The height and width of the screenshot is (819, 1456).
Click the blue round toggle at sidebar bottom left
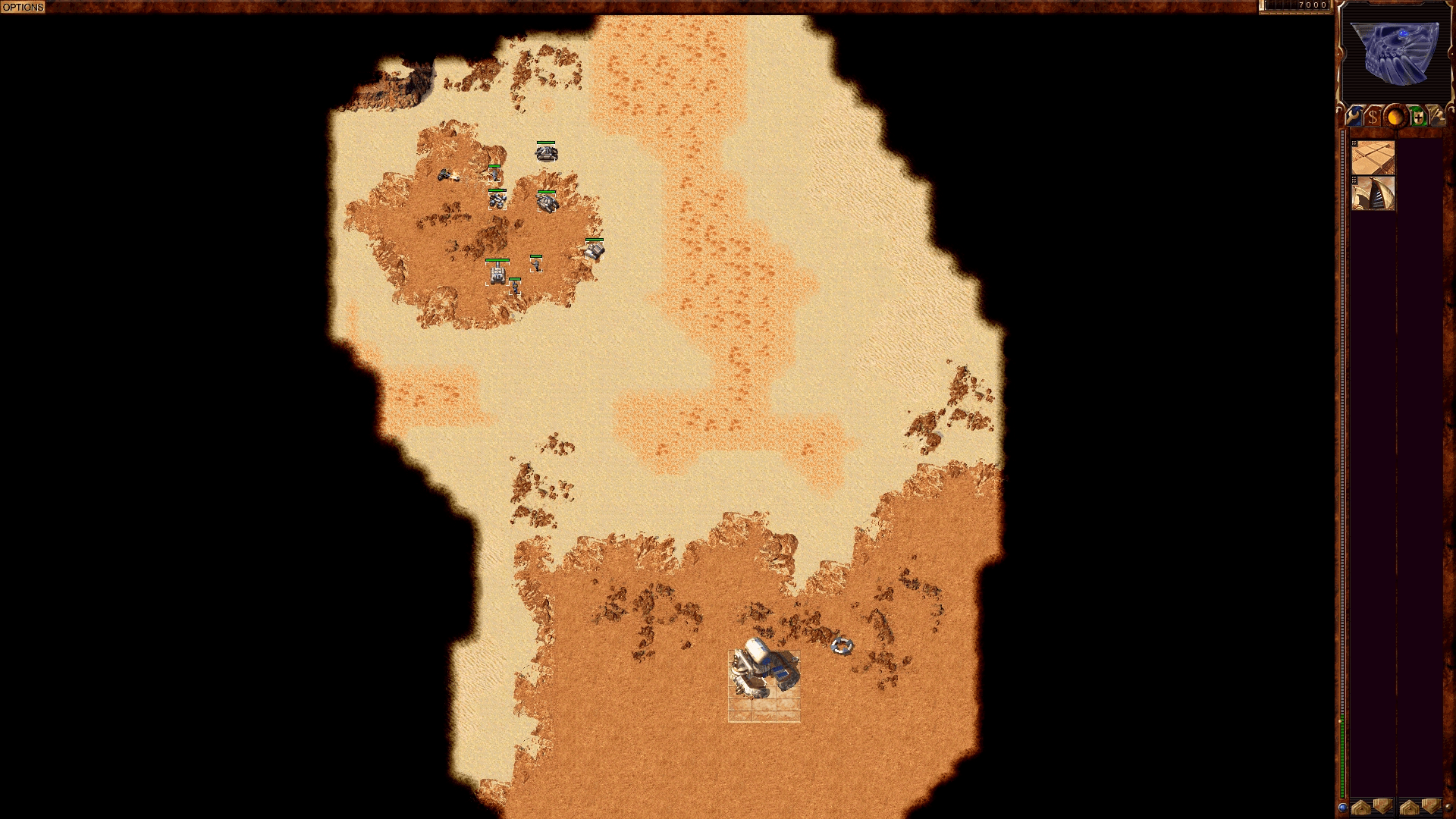click(1344, 808)
